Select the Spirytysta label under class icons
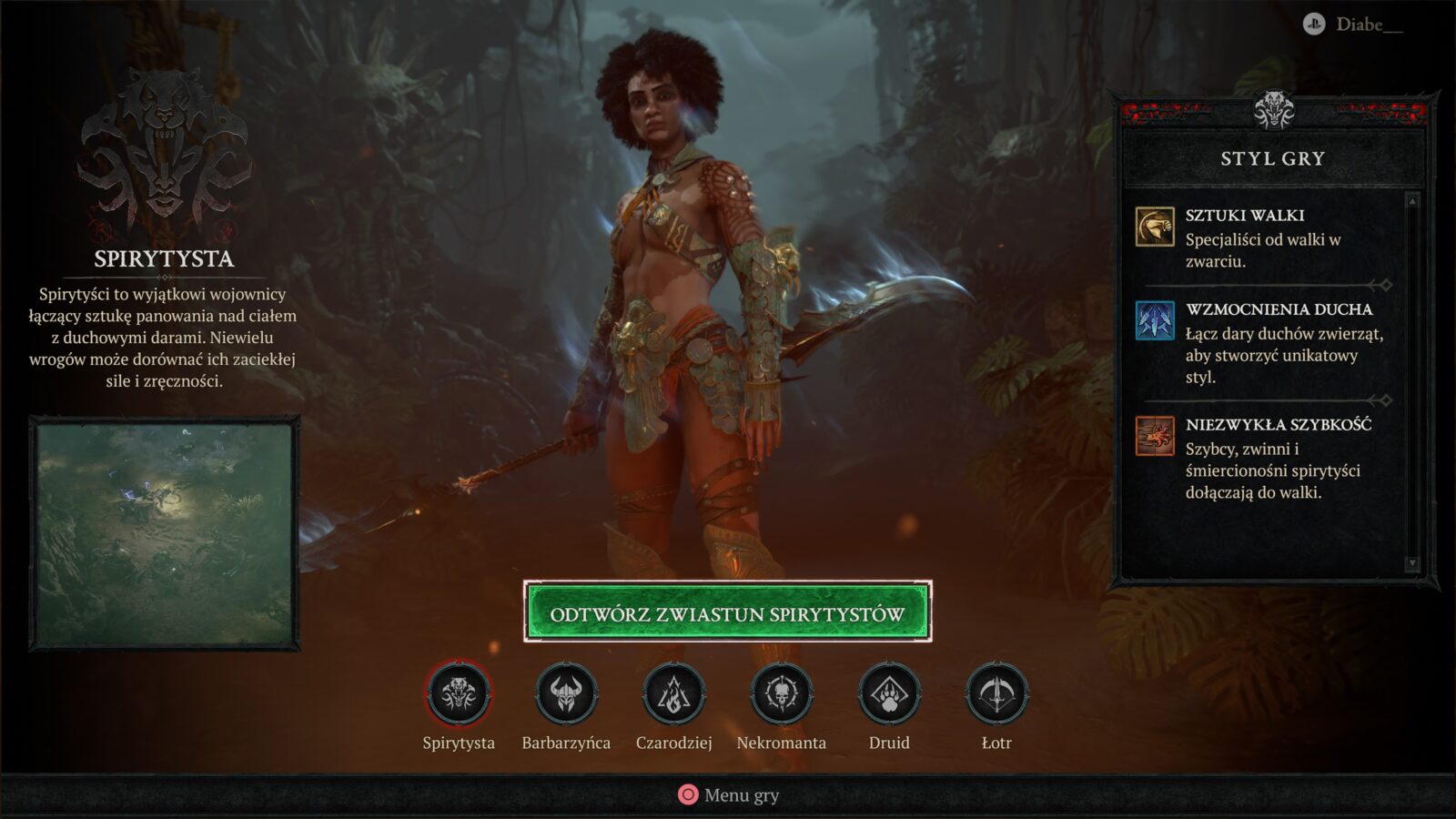 point(458,743)
